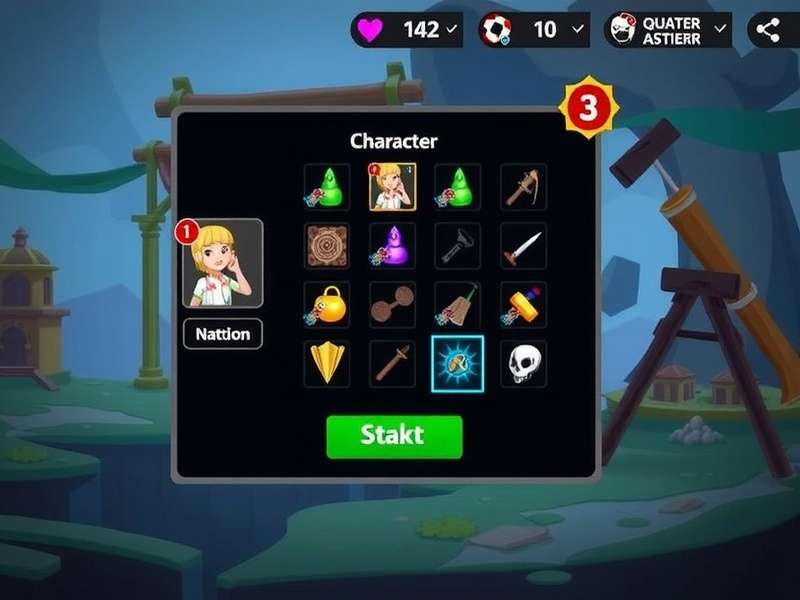The height and width of the screenshot is (600, 800).
Task: Open the large character portrait above Nattion
Action: pyautogui.click(x=222, y=263)
